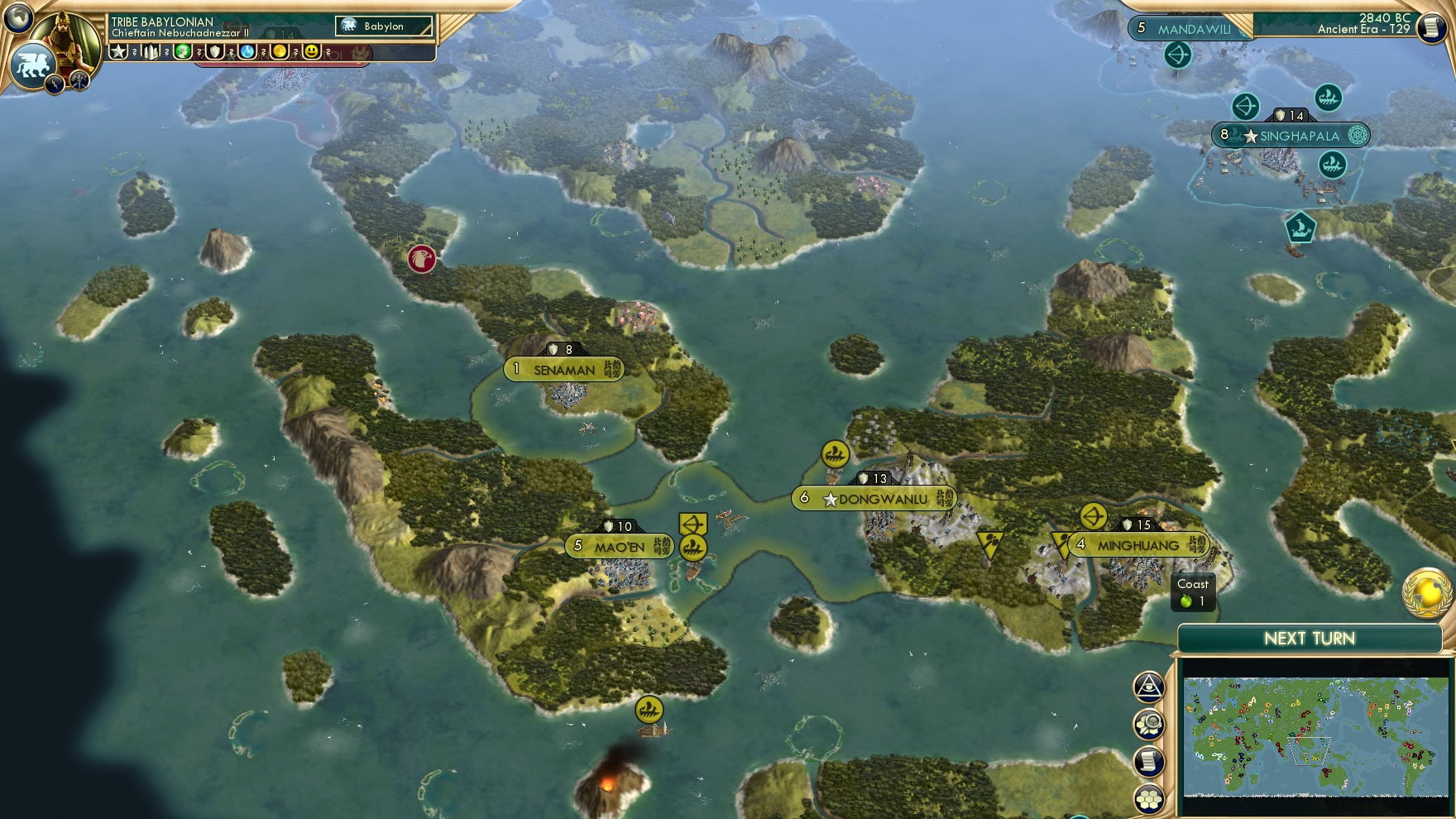1456x819 pixels.
Task: Click the happiness smiley icon in status bar
Action: pos(311,53)
